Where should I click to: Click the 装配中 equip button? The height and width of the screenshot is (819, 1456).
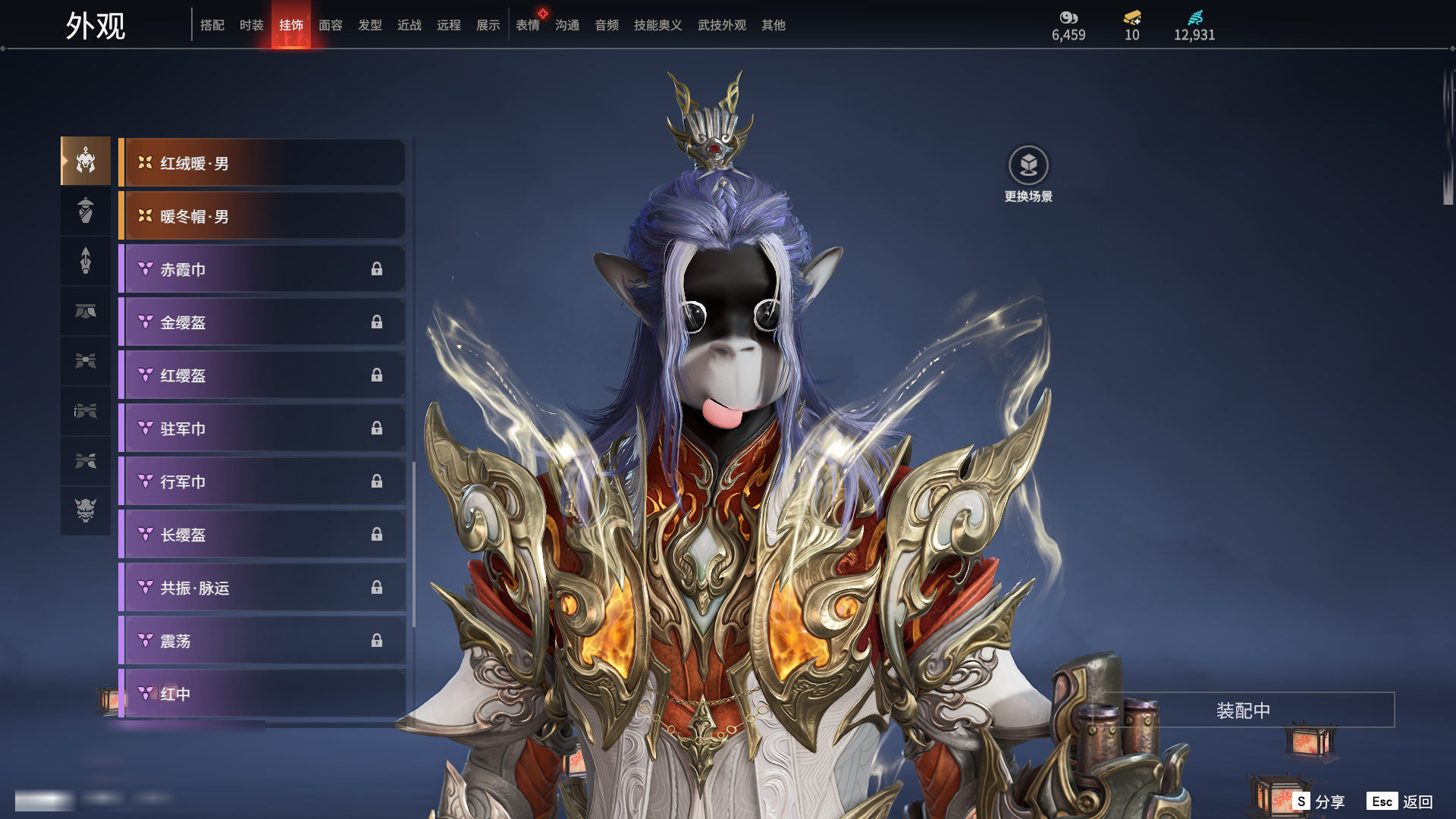1243,711
